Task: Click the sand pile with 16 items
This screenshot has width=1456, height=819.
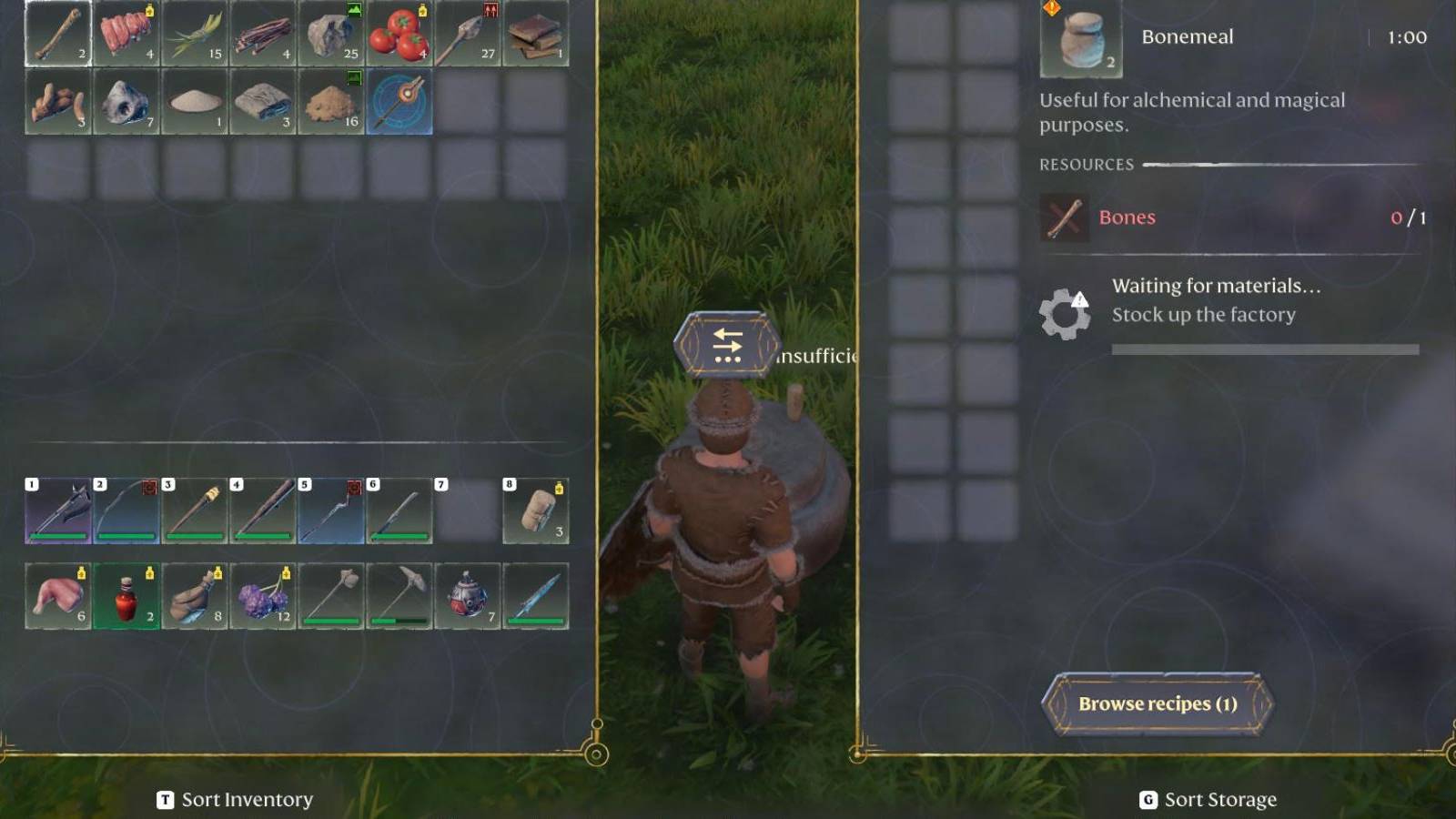Action: 332,105
